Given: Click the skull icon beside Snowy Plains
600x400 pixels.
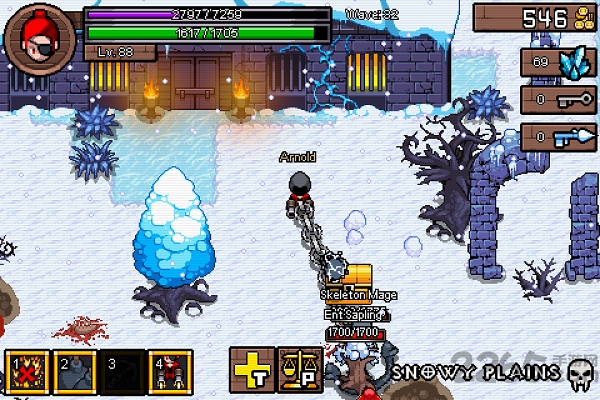Looking at the screenshot, I should point(578,374).
